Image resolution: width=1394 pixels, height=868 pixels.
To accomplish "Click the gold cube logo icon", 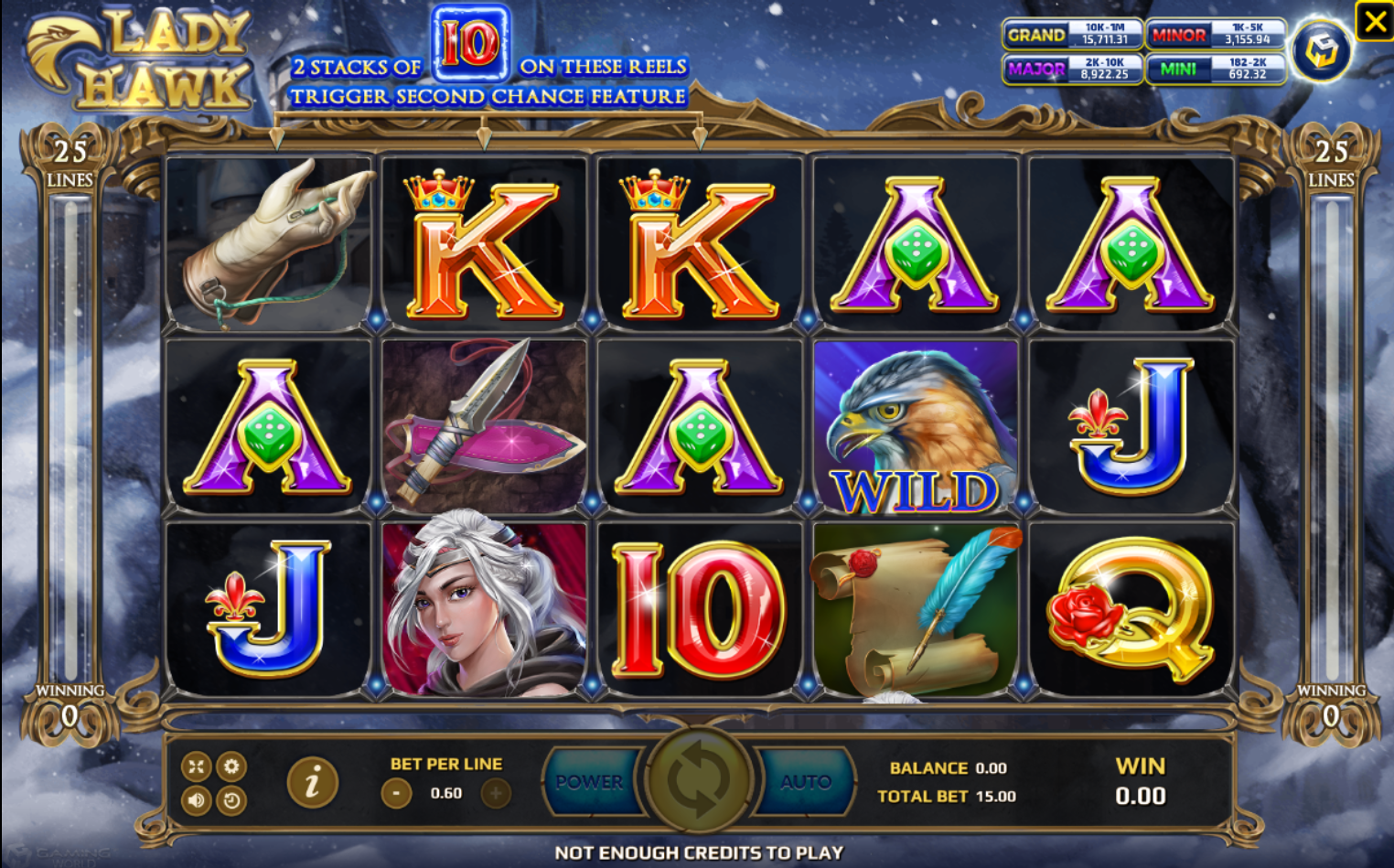I will (1321, 51).
